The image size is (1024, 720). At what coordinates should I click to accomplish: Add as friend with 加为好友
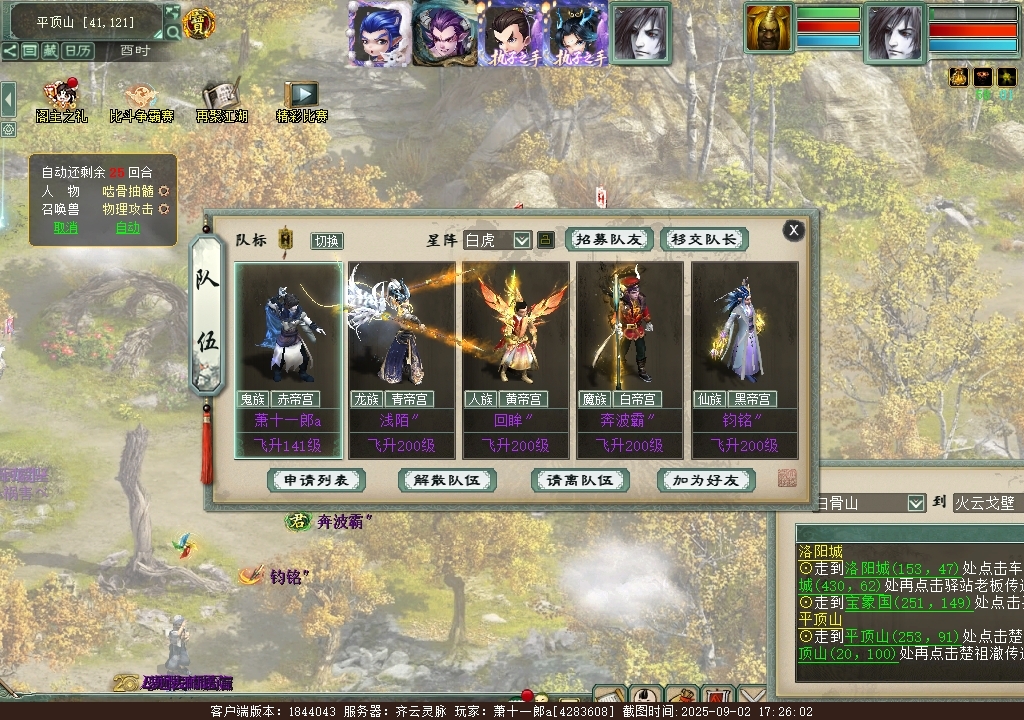[706, 480]
